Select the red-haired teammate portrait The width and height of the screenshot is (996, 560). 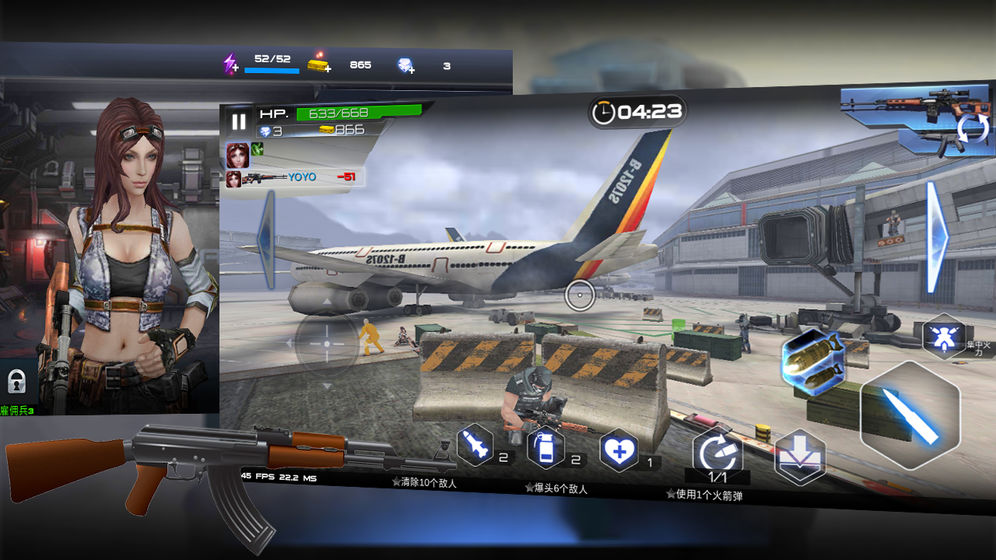(x=237, y=153)
